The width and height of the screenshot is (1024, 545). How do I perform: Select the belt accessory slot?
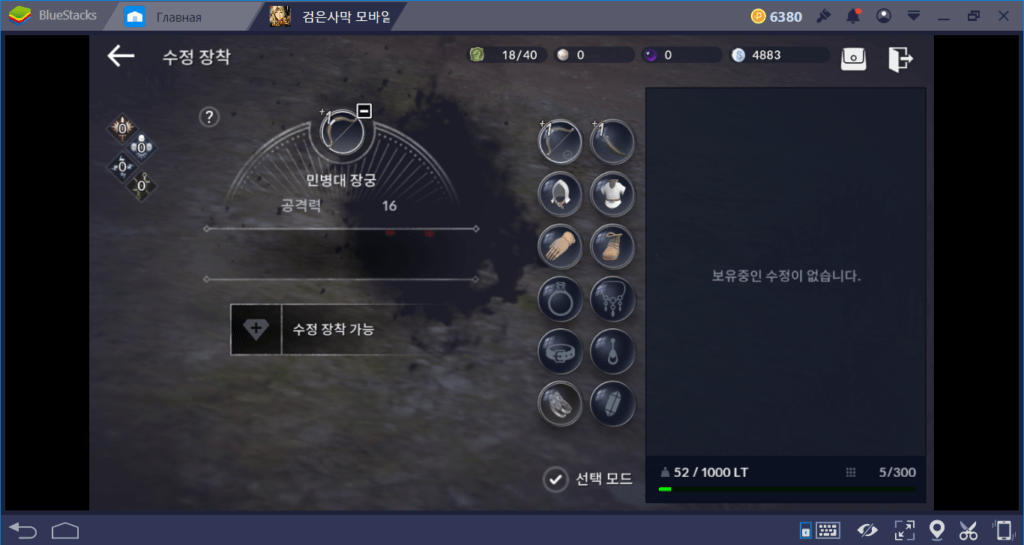tap(560, 350)
